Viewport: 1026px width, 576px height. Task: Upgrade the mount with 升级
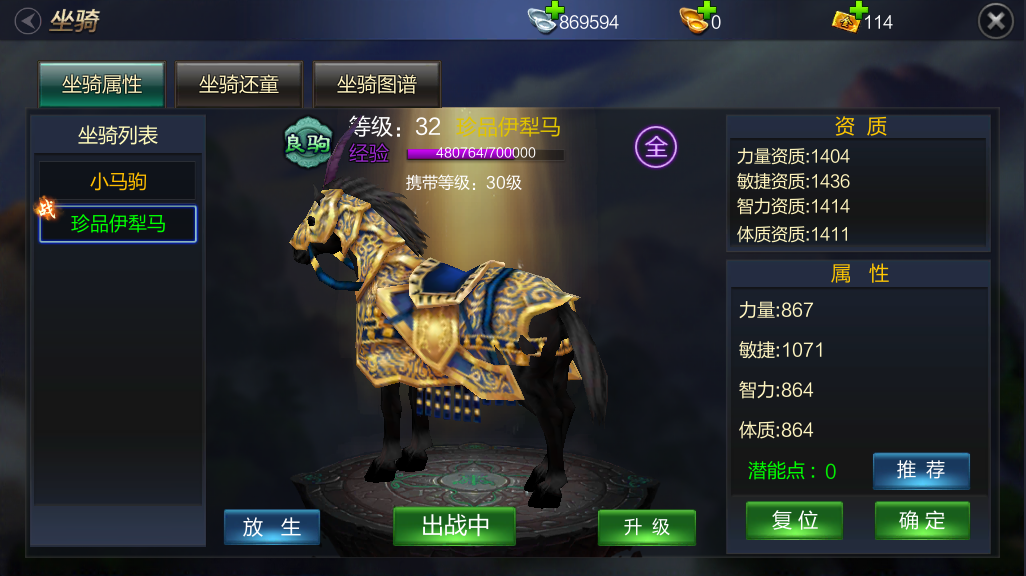pyautogui.click(x=647, y=527)
